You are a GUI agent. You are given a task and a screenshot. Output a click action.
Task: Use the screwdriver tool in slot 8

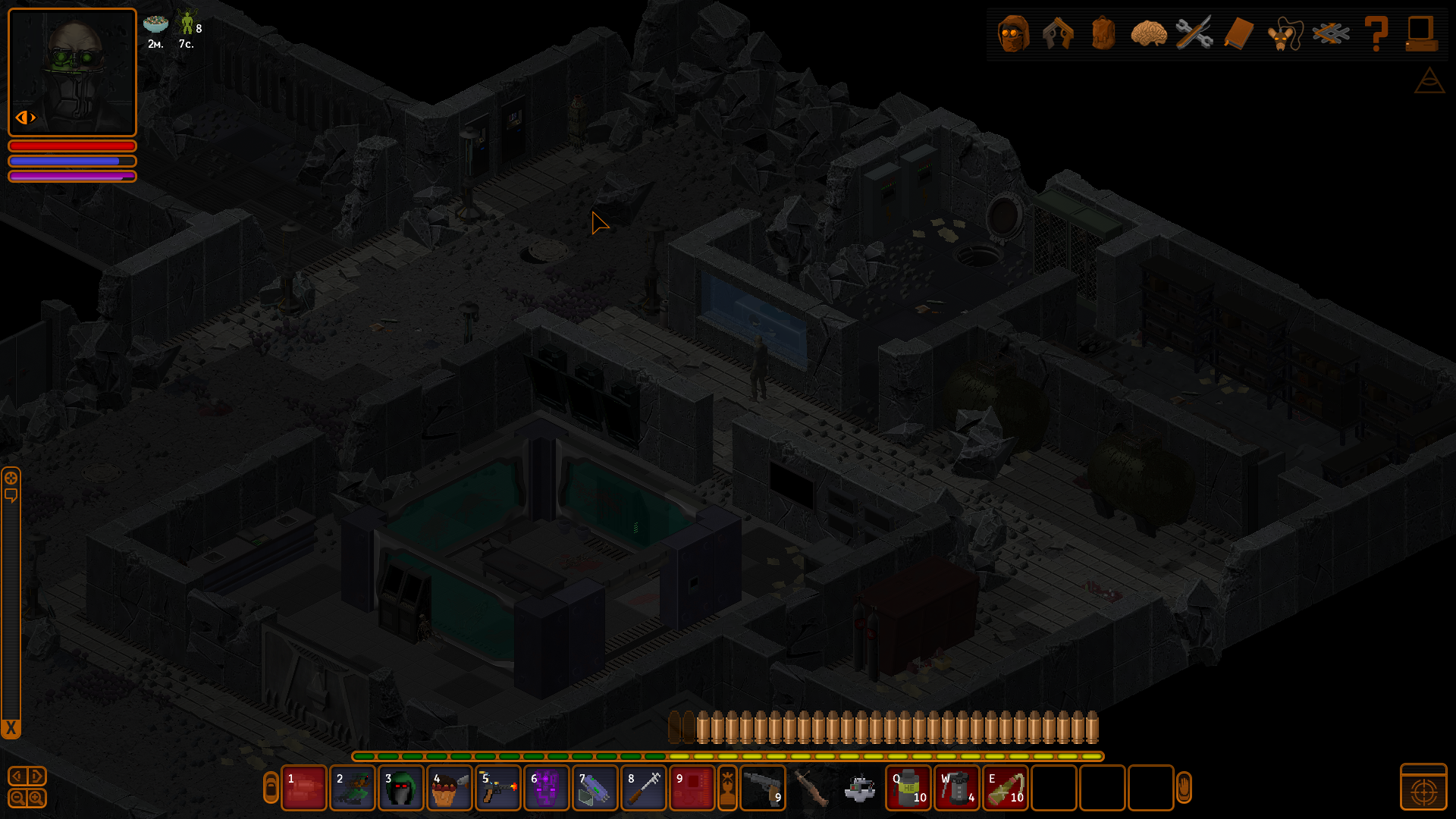click(643, 789)
